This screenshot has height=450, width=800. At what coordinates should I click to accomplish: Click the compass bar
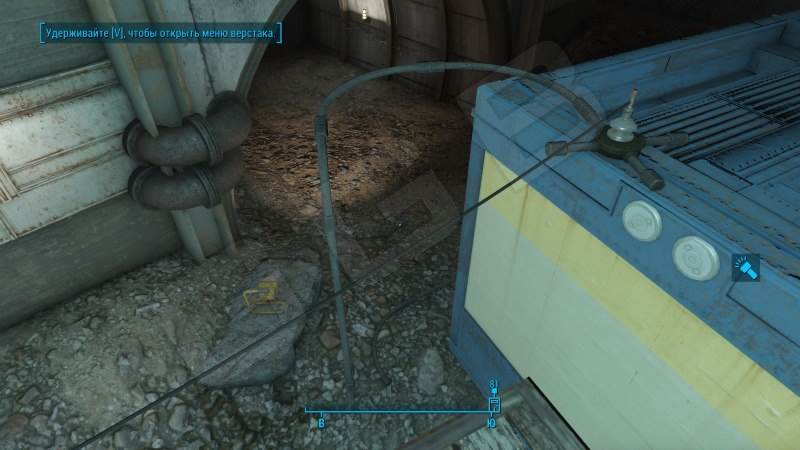pos(400,410)
